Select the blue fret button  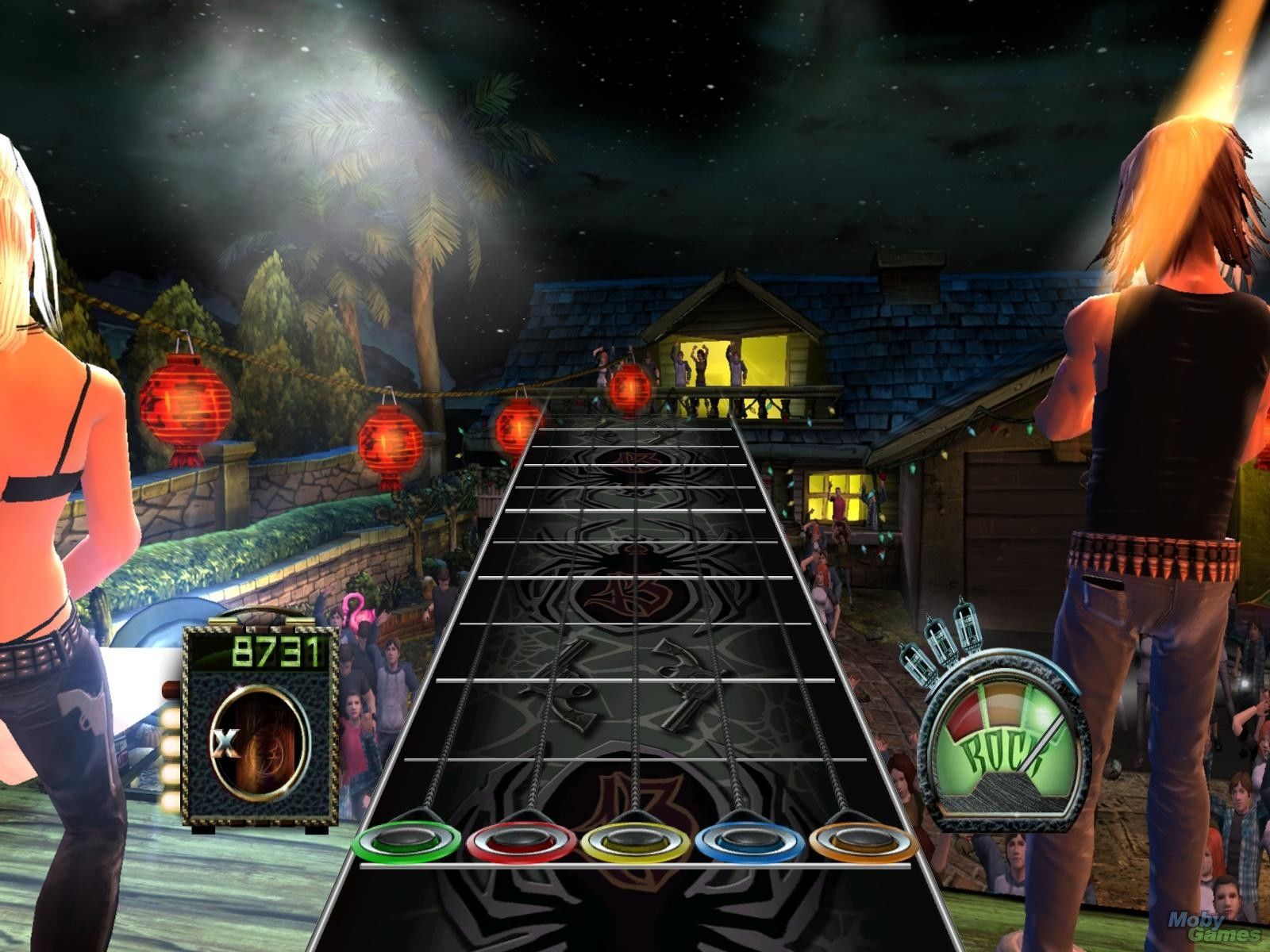click(748, 841)
